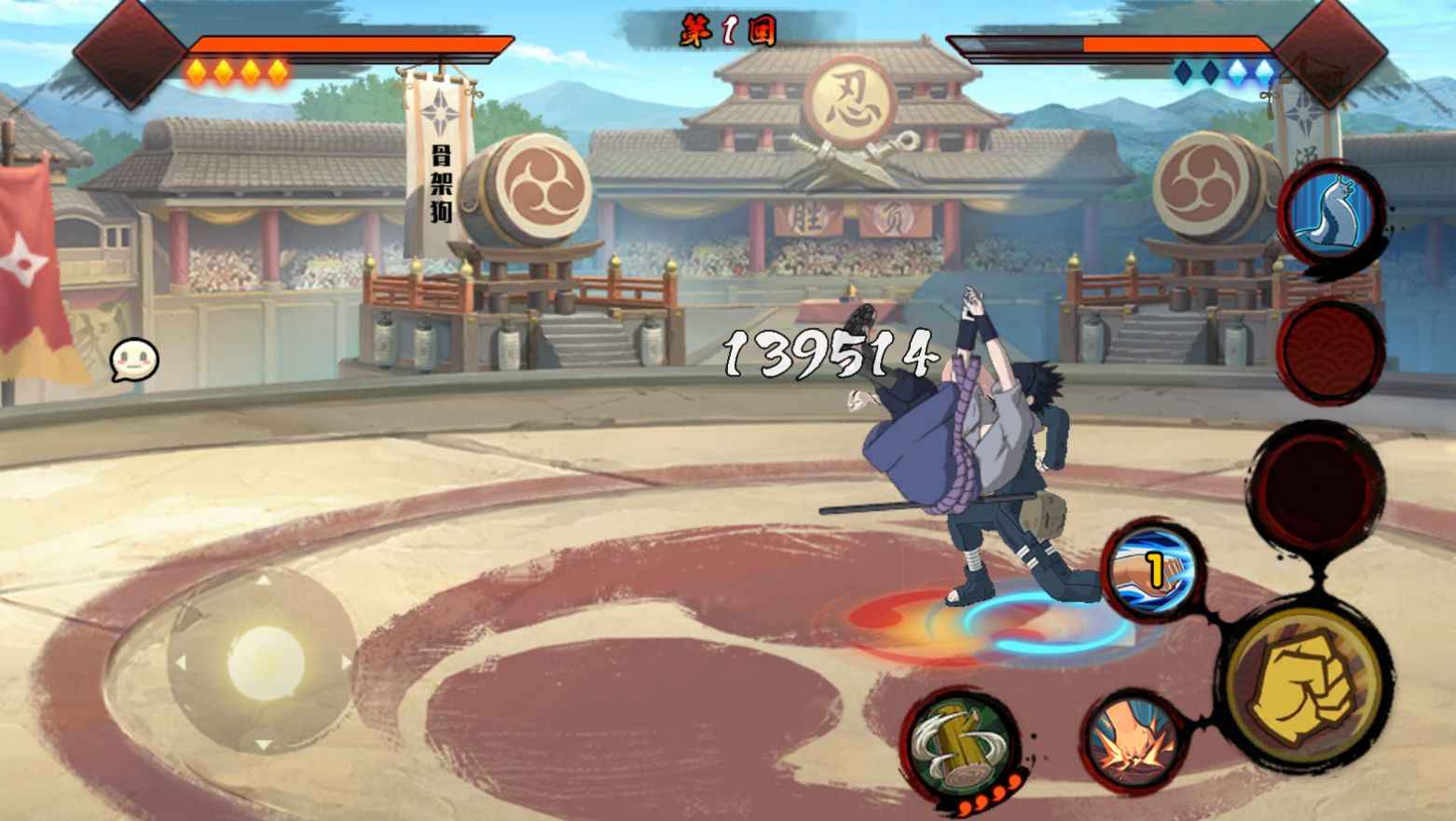This screenshot has height=821, width=1456.
Task: Use the fiery explosion skill icon
Action: point(1133,741)
